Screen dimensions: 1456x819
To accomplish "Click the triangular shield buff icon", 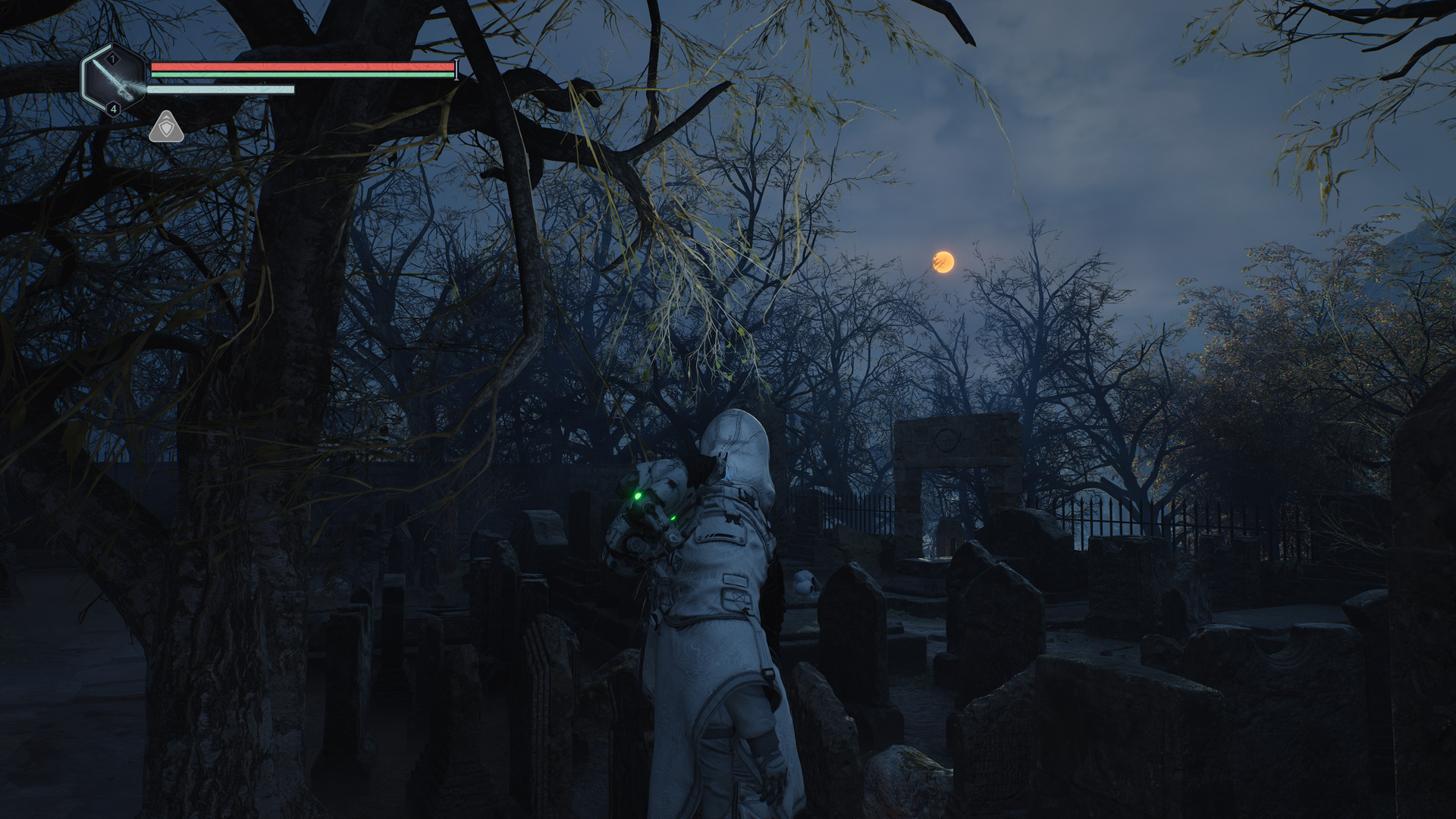I will pyautogui.click(x=166, y=128).
